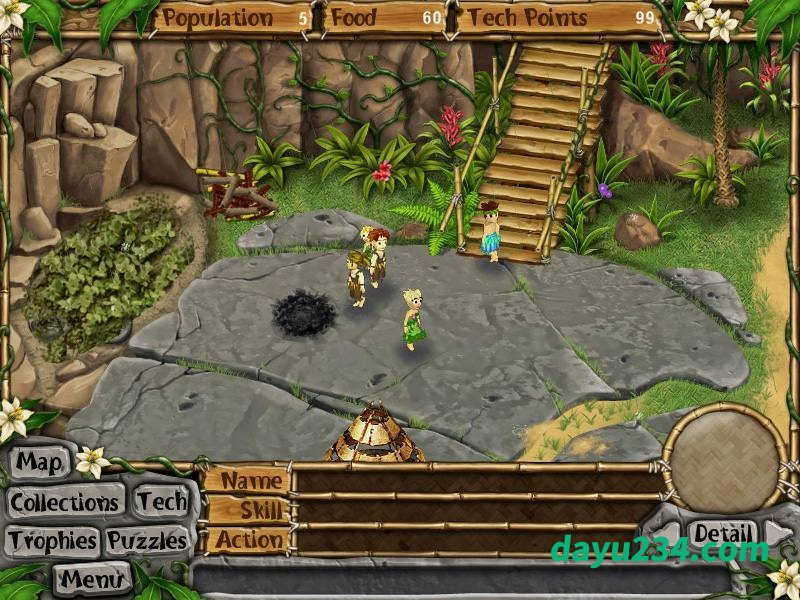The width and height of the screenshot is (800, 600).
Task: Open the Puzzles screen
Action: point(147,541)
